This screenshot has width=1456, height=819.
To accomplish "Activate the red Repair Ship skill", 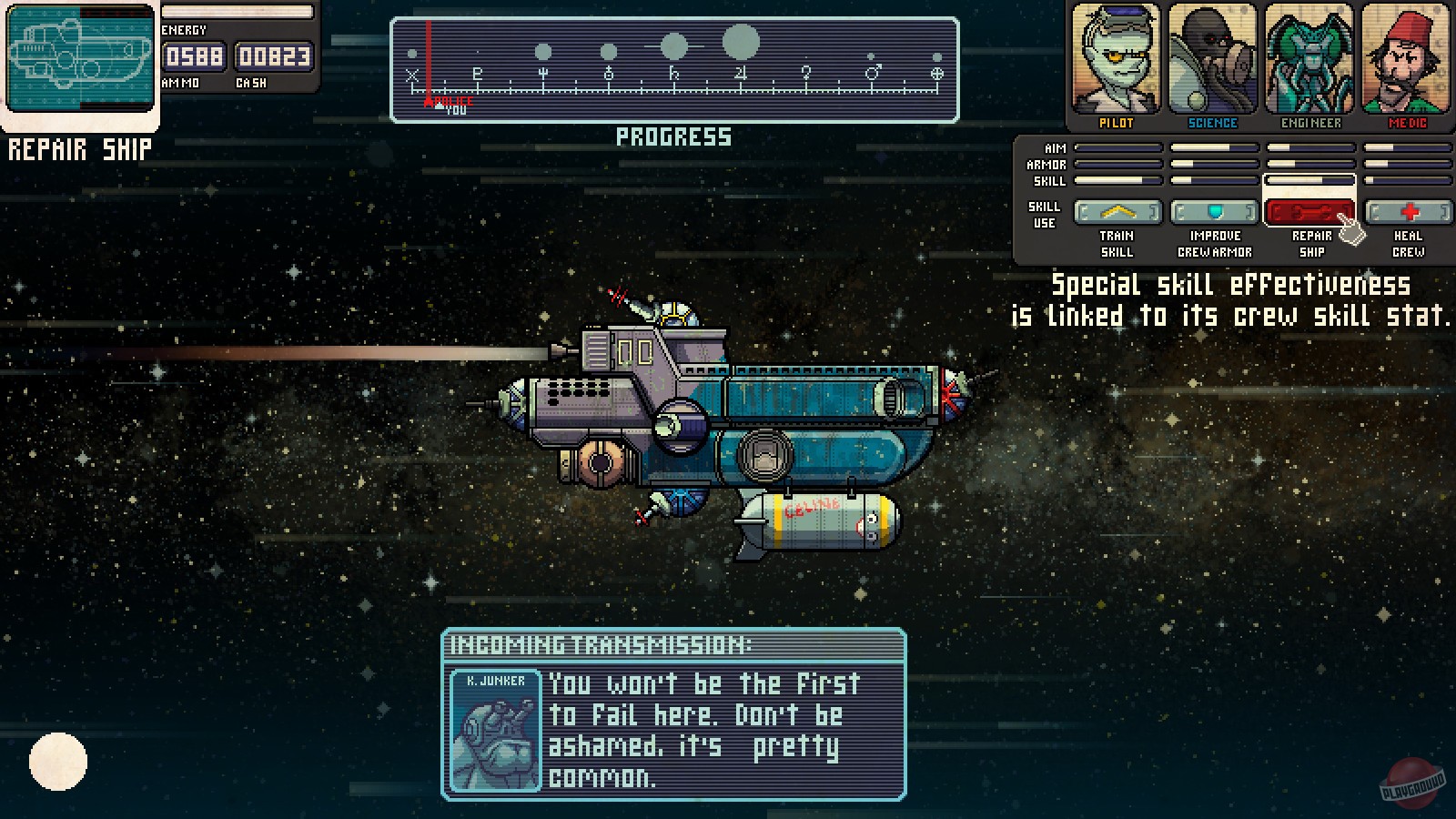I will tap(1310, 212).
